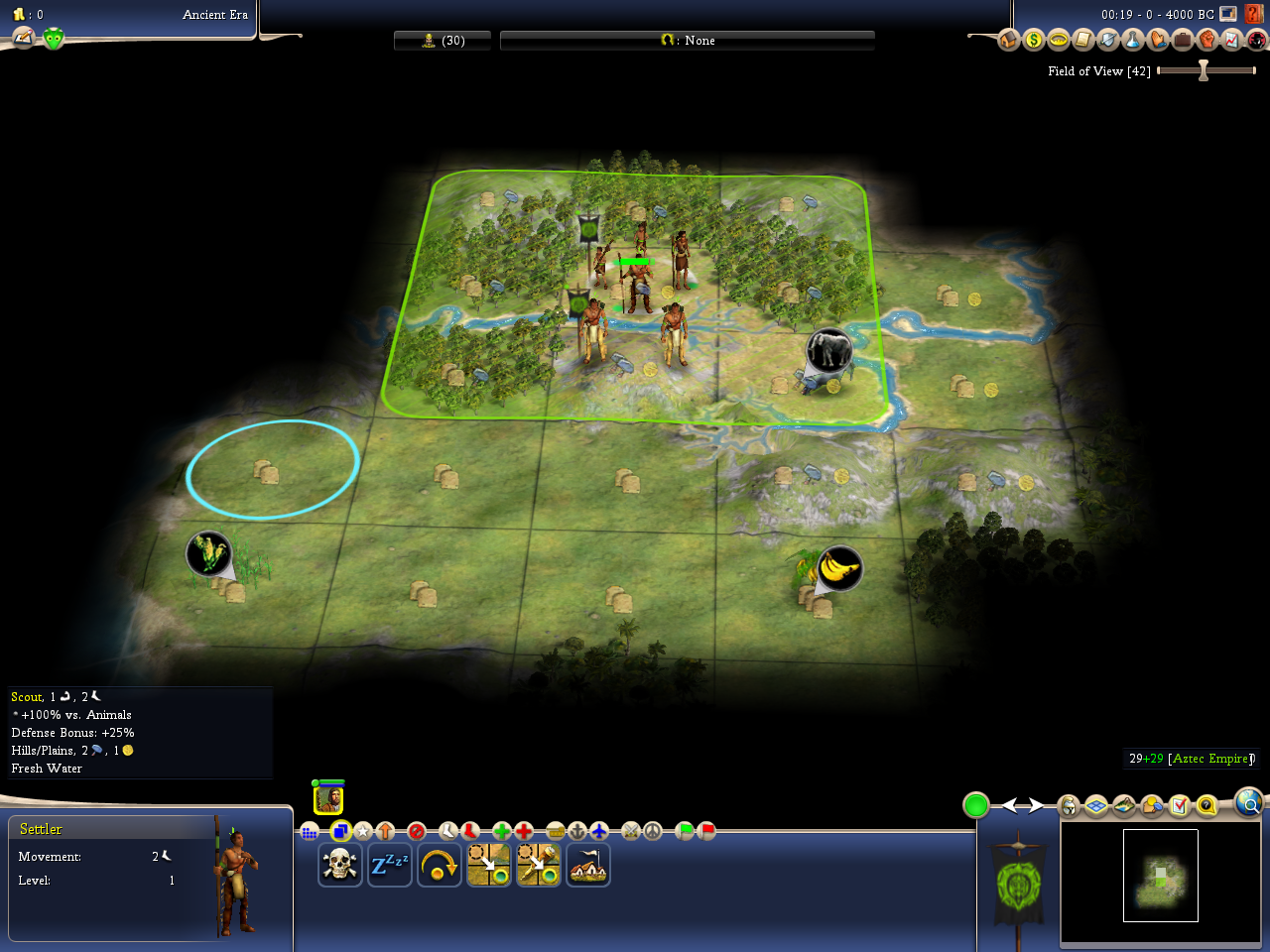The width and height of the screenshot is (1270, 952).
Task: Open the Civilopedia question mark book
Action: 1257,14
